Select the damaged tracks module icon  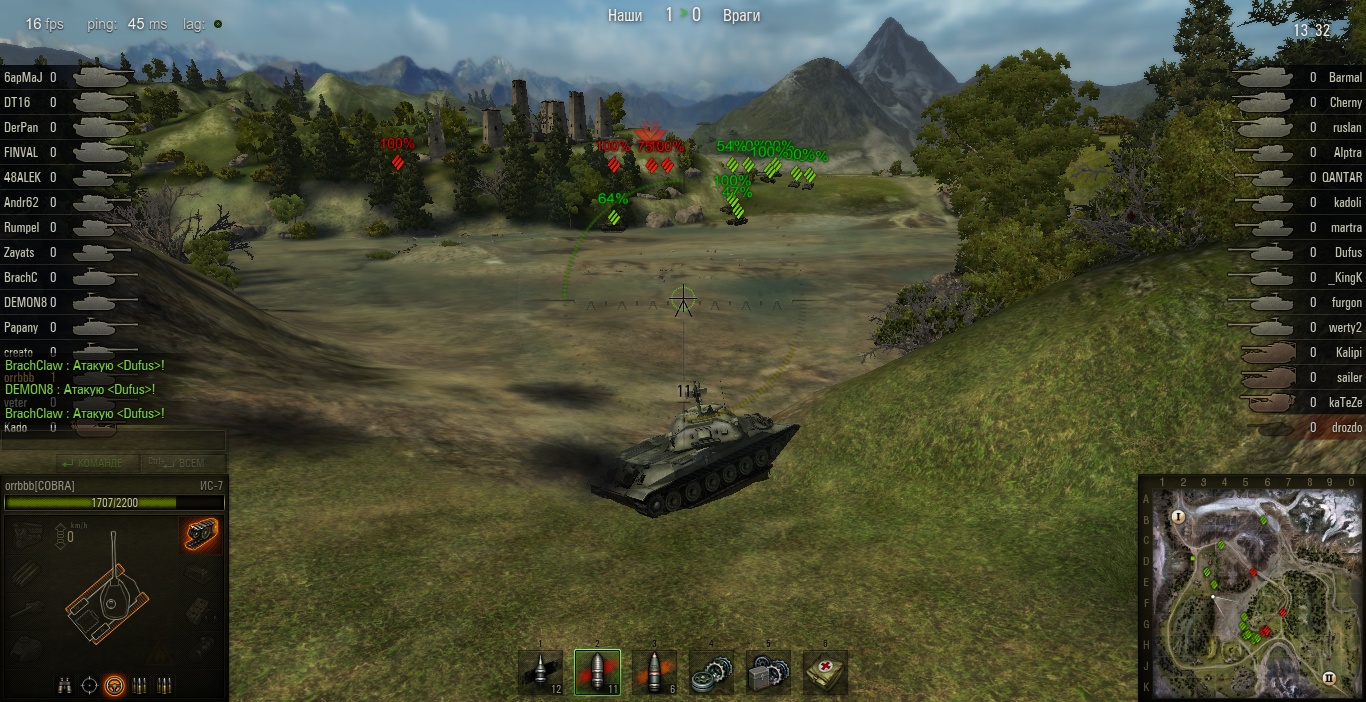(200, 536)
